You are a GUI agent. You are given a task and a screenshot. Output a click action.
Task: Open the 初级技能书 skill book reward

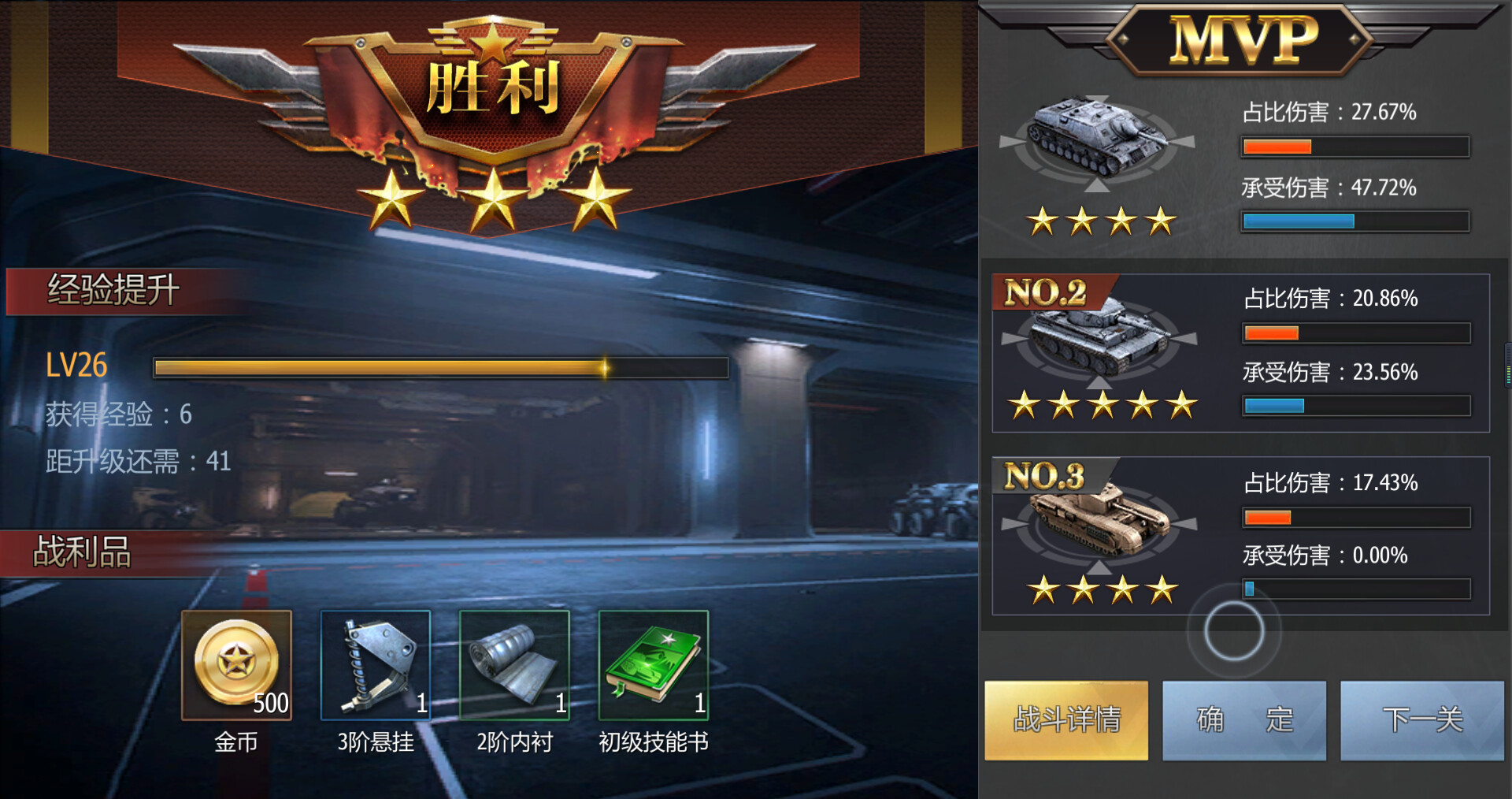pyautogui.click(x=655, y=666)
